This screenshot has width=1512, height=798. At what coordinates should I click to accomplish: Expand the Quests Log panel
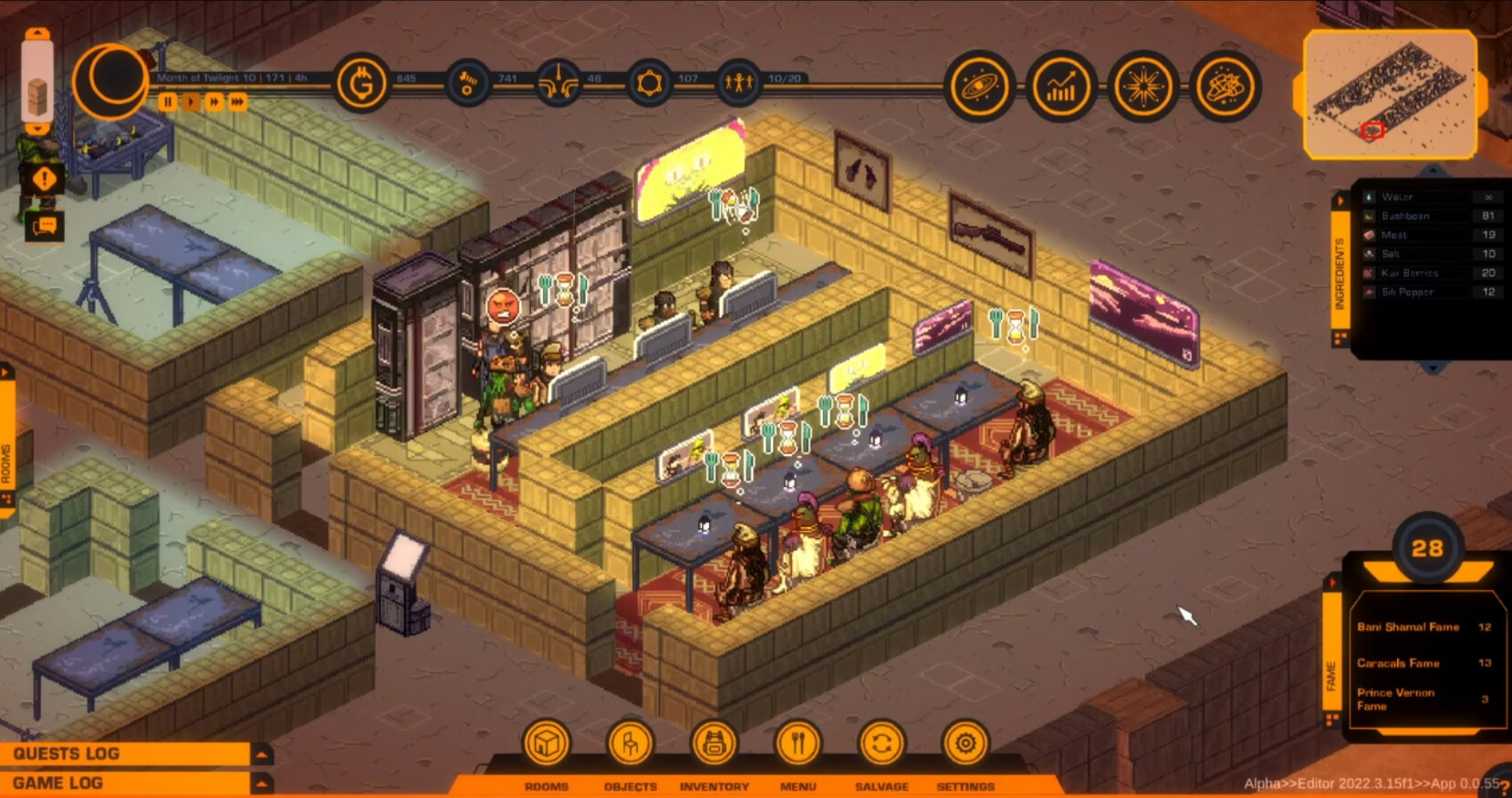point(261,754)
